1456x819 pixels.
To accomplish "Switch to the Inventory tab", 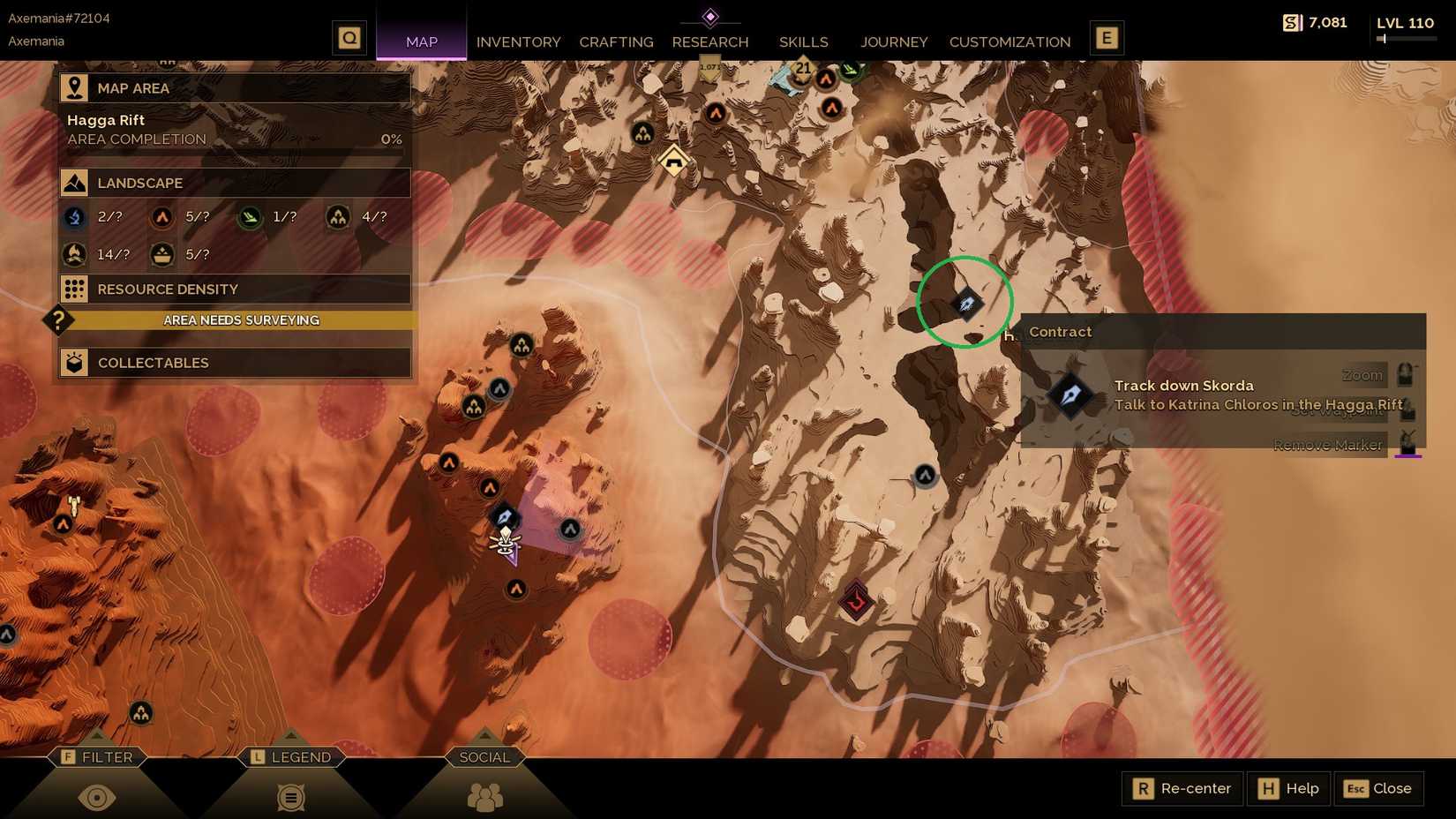I will (518, 41).
